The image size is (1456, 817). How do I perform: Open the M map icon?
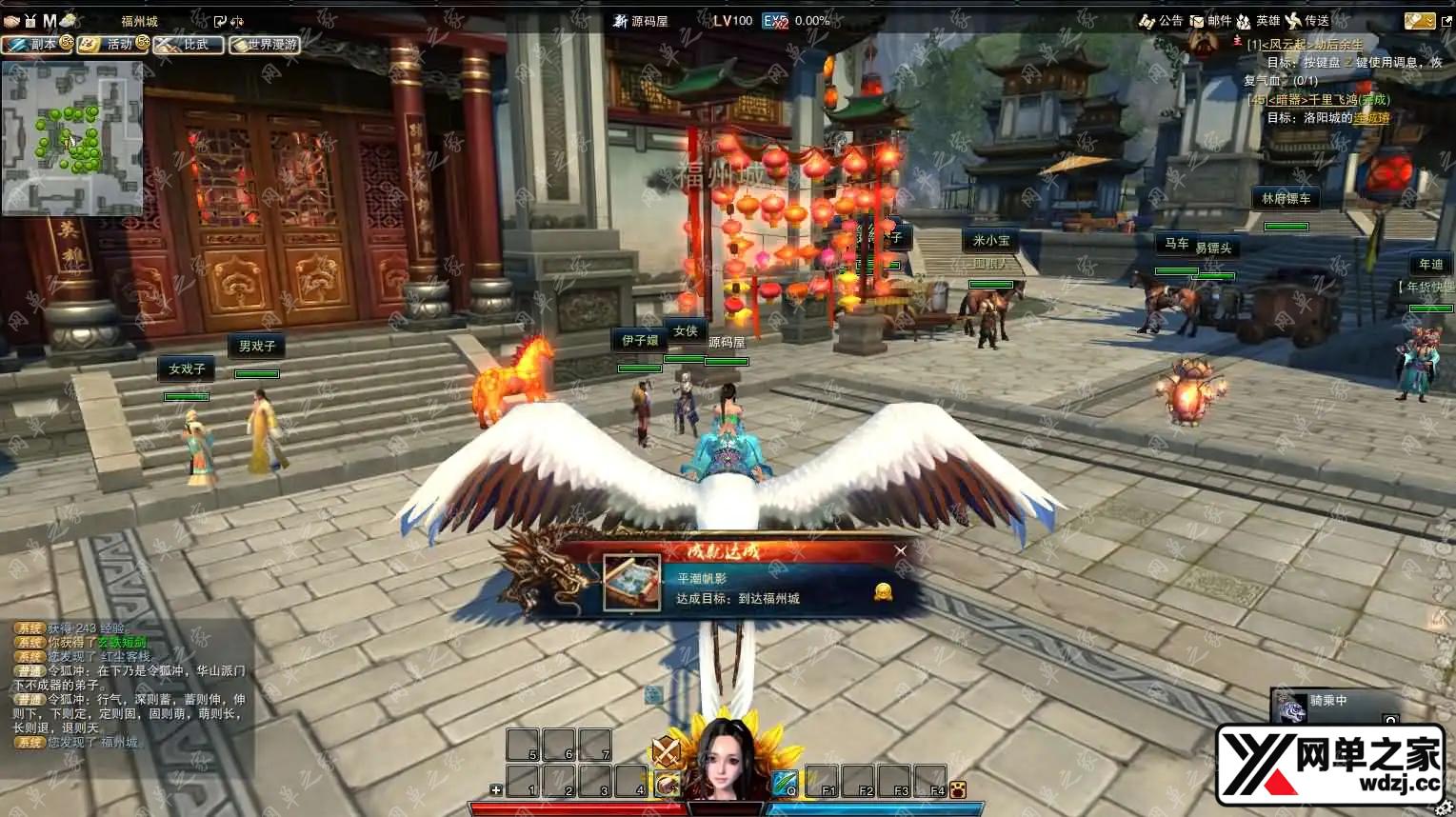49,21
